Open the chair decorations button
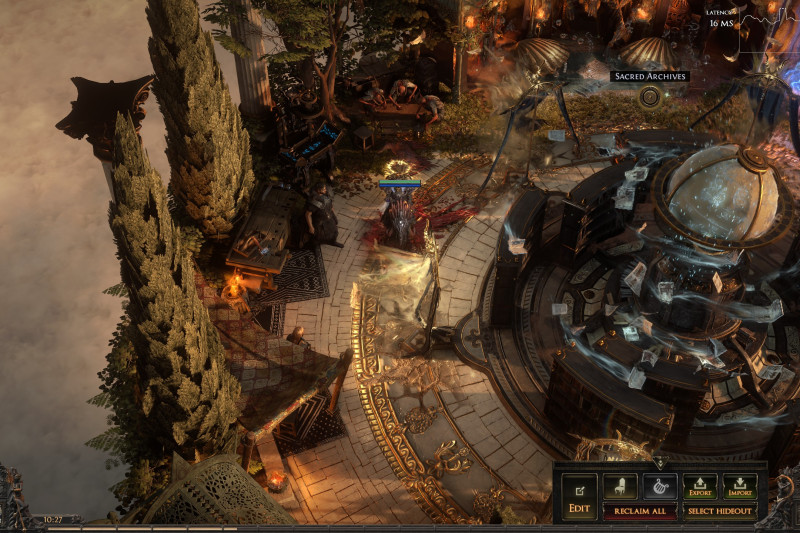The height and width of the screenshot is (533, 800). pos(620,486)
